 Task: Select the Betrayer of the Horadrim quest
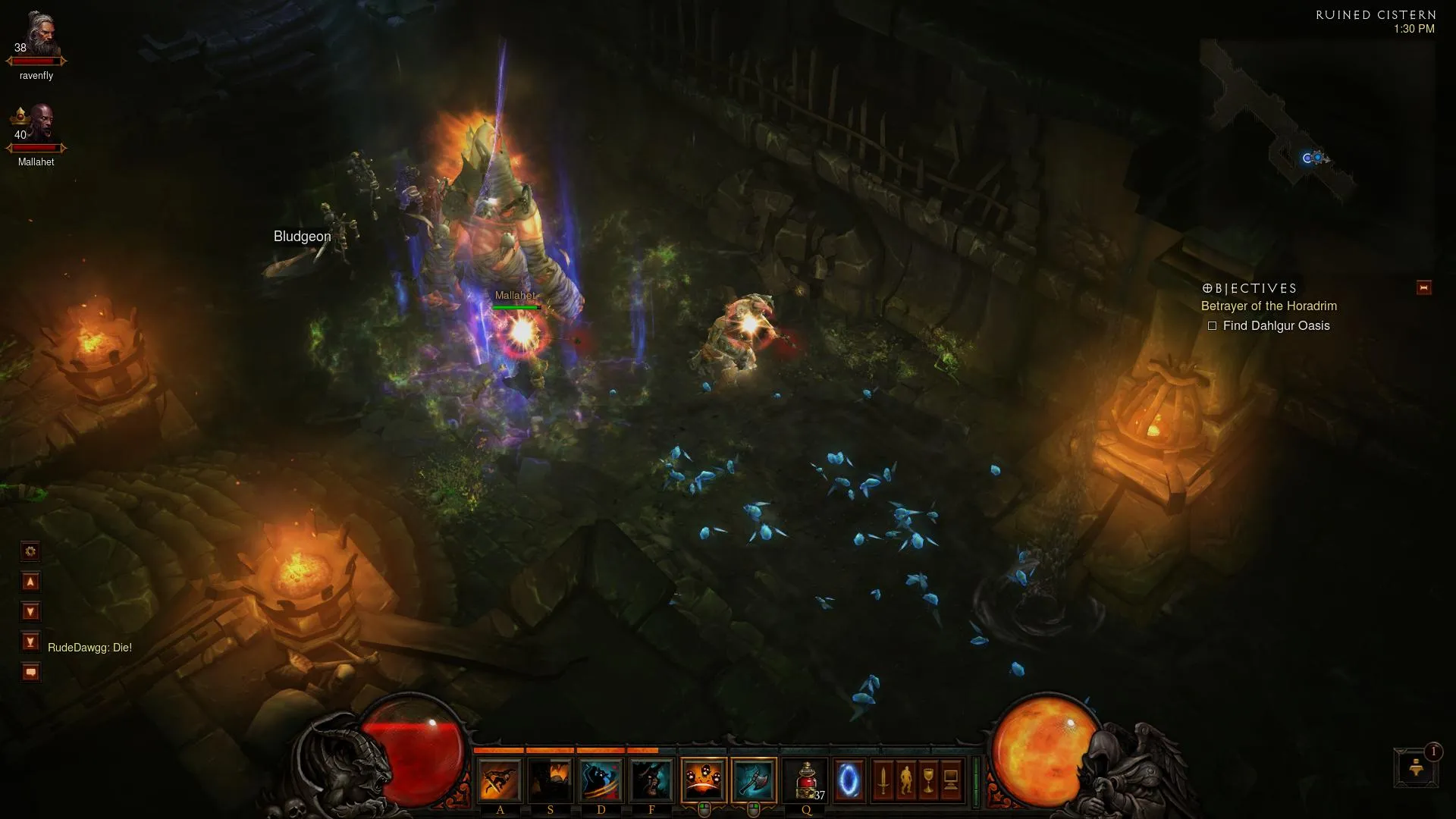coord(1269,306)
